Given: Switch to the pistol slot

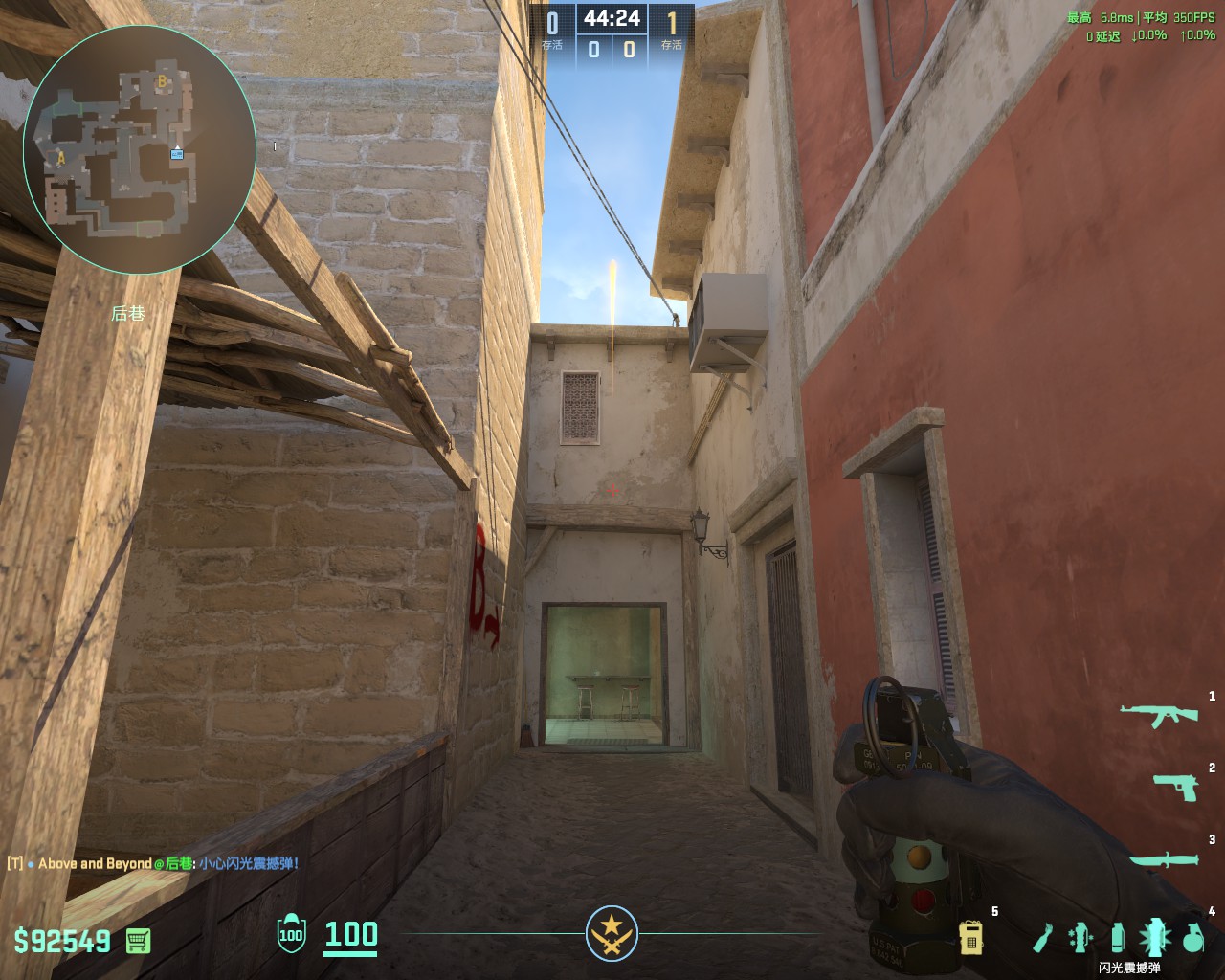Looking at the screenshot, I should (1175, 787).
